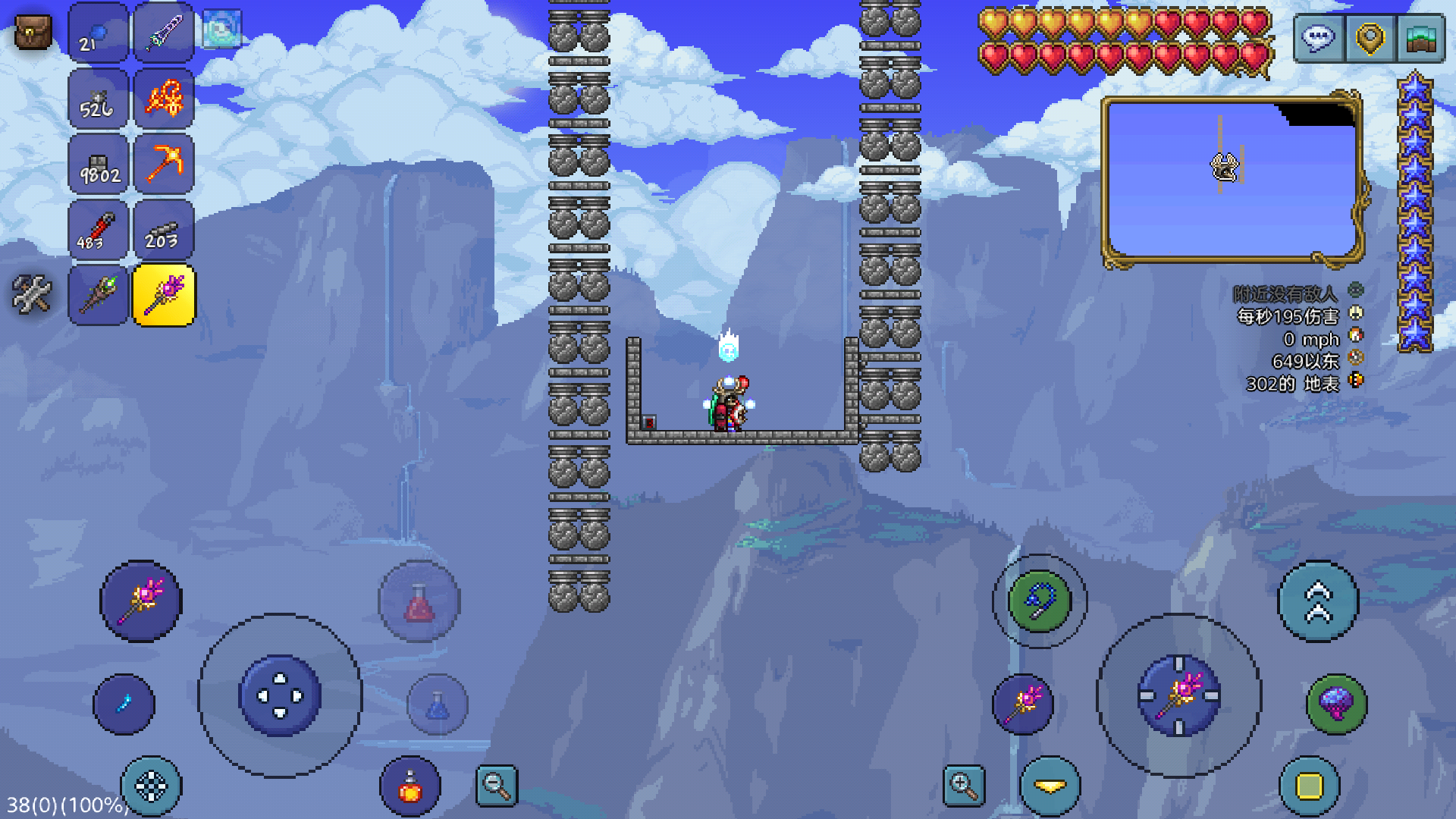Select the sword hotbar slot
Image resolution: width=1456 pixels, height=819 pixels.
pyautogui.click(x=164, y=33)
